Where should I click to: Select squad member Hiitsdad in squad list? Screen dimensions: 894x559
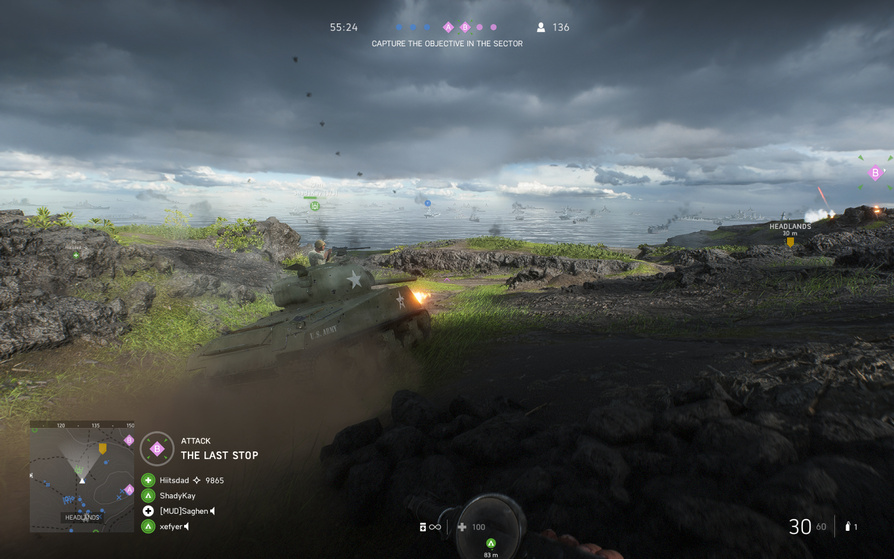pyautogui.click(x=174, y=480)
